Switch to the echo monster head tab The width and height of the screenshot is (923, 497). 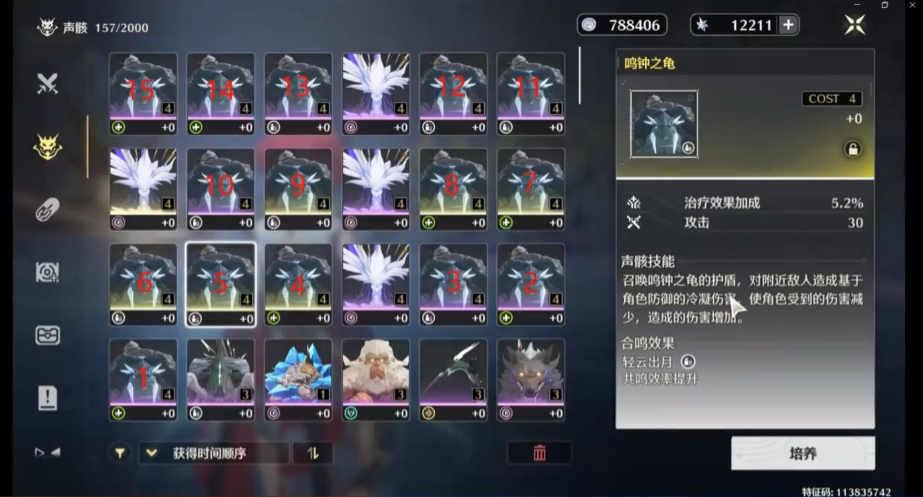47,147
